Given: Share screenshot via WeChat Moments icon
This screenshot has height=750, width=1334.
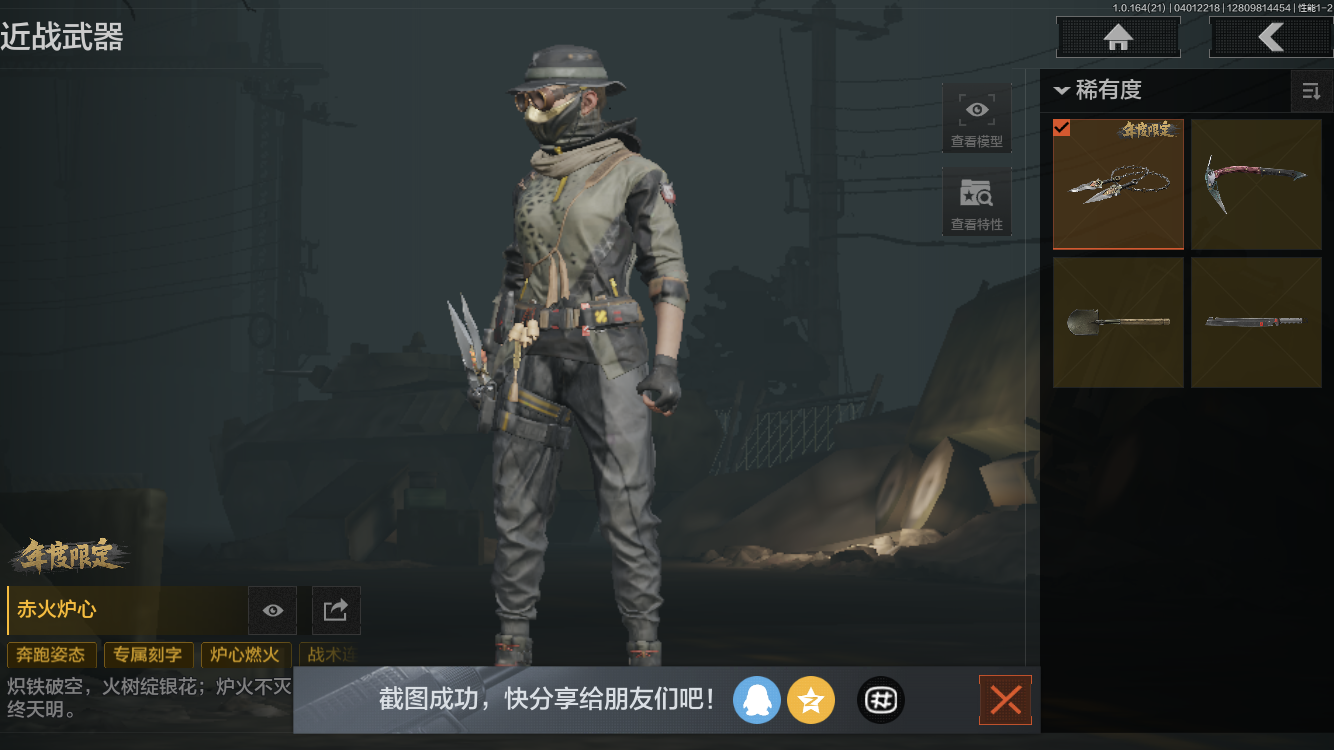Looking at the screenshot, I should click(x=880, y=700).
